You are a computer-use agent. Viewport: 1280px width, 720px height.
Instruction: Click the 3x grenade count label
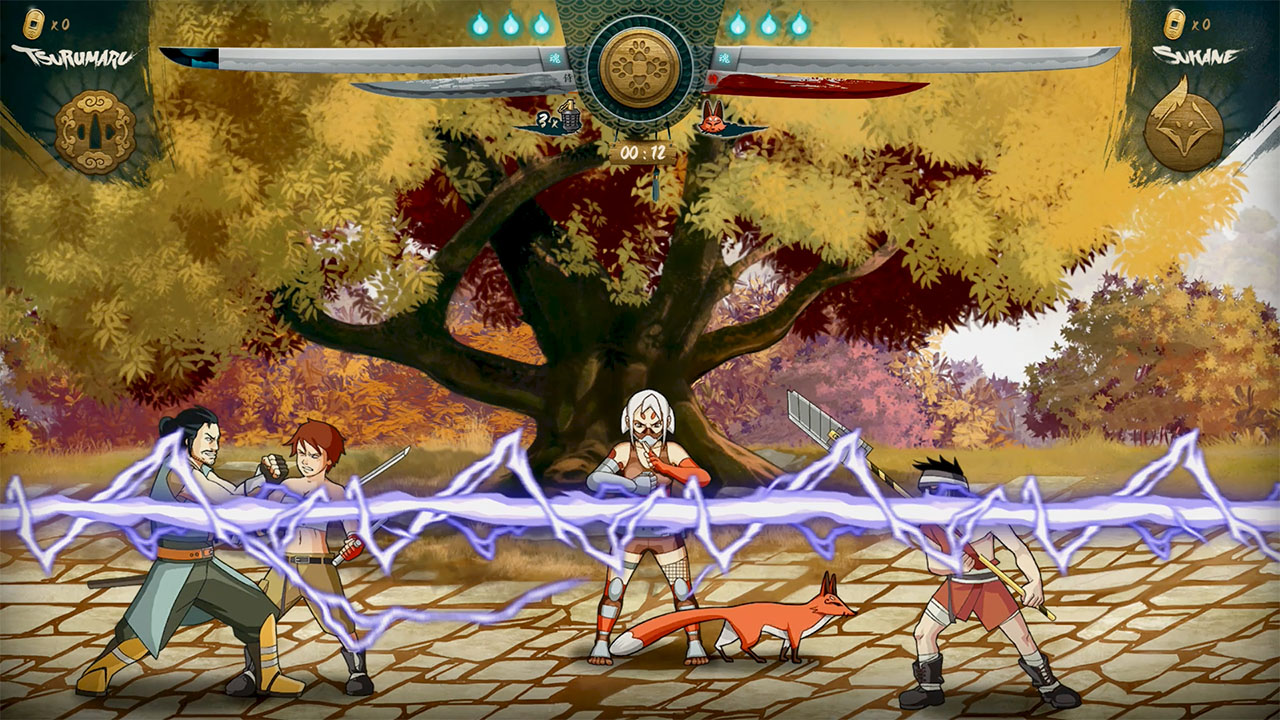coord(547,120)
